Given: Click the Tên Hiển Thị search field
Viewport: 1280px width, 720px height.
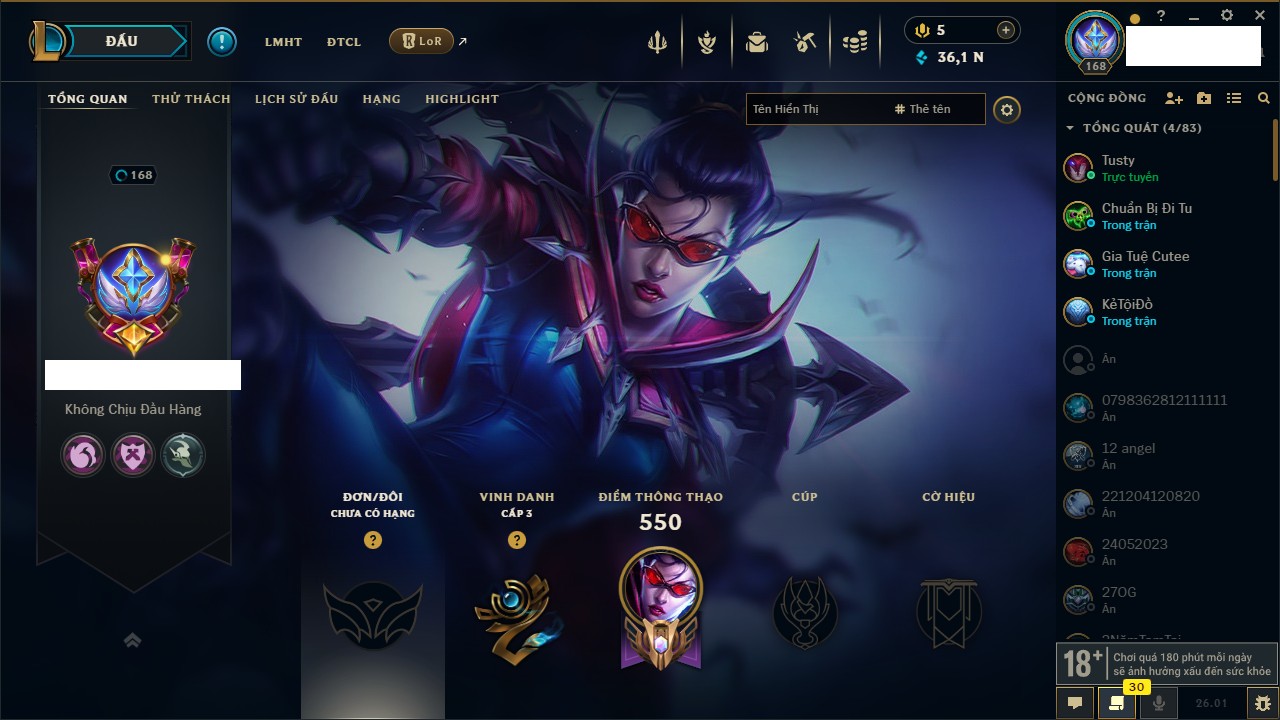Looking at the screenshot, I should click(x=815, y=109).
